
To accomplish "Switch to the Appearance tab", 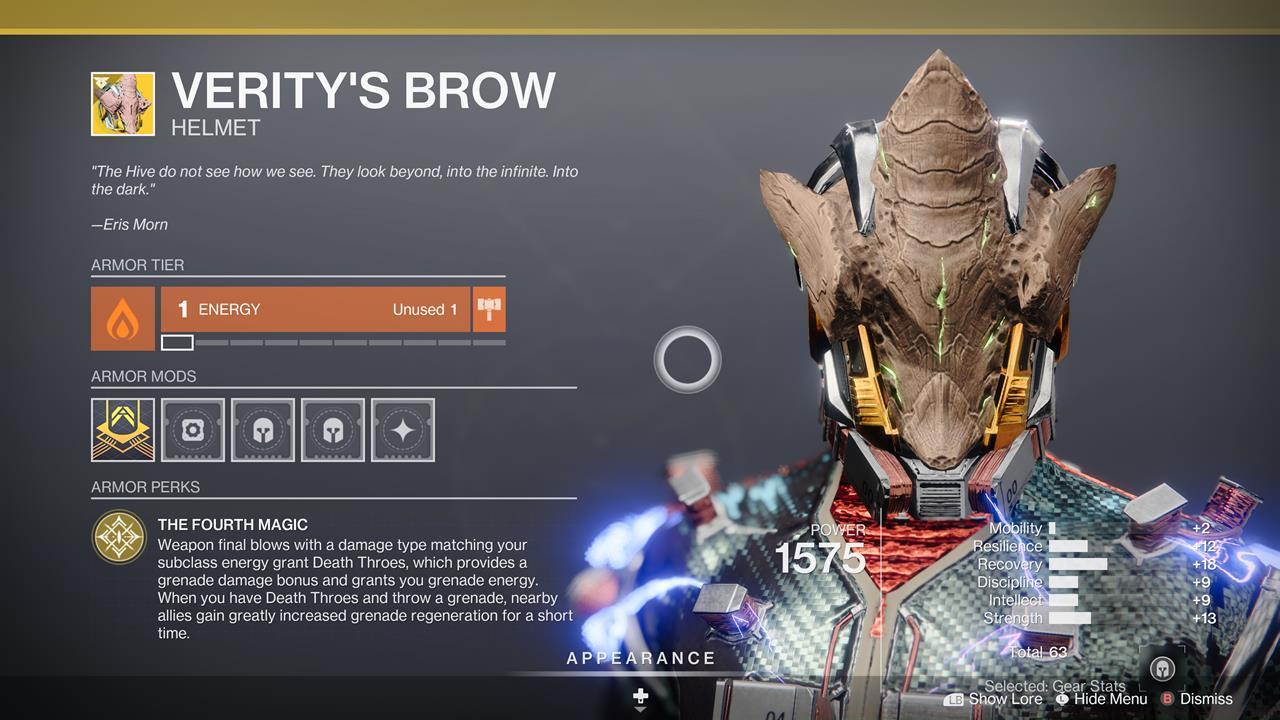I will click(x=640, y=658).
